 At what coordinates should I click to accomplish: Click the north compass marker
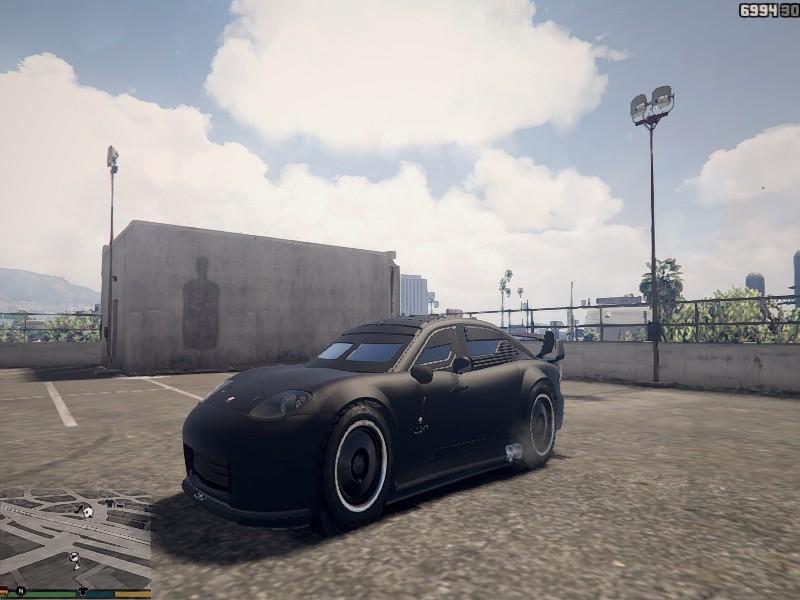(20, 590)
